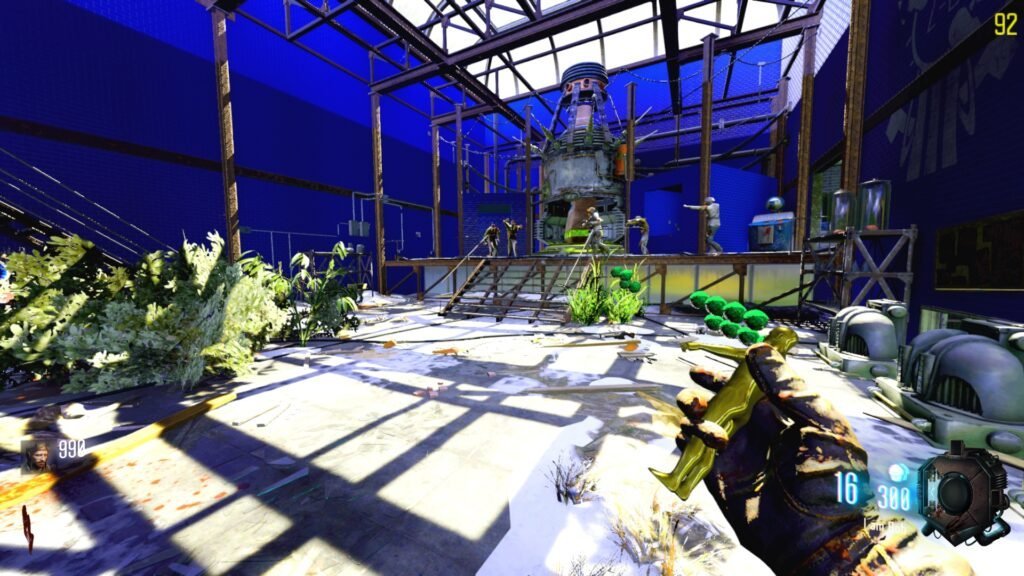Click the player character portrait
This screenshot has width=1024, height=576.
pos(37,455)
